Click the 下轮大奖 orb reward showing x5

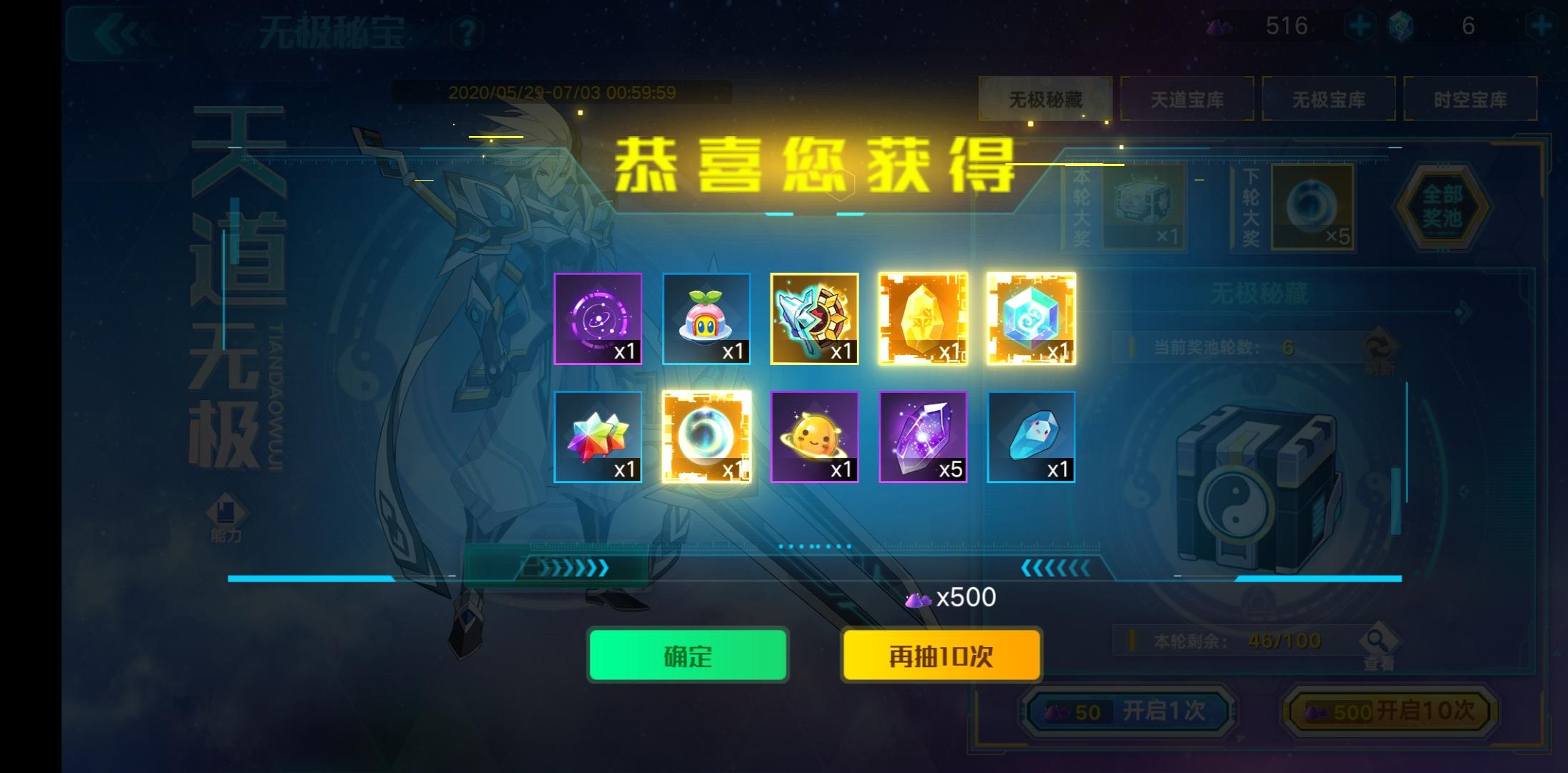1314,208
